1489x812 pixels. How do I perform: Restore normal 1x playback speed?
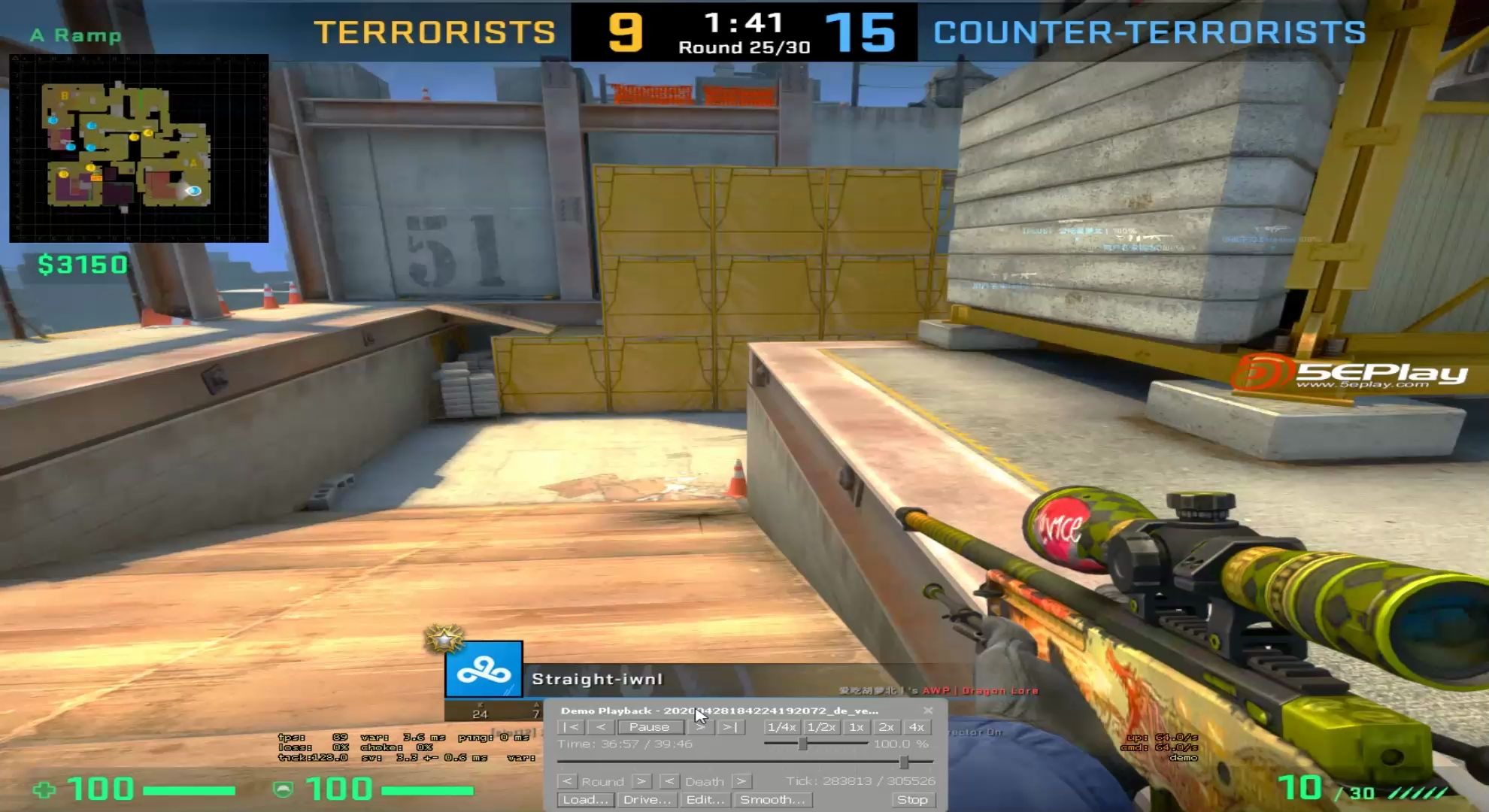tap(856, 726)
